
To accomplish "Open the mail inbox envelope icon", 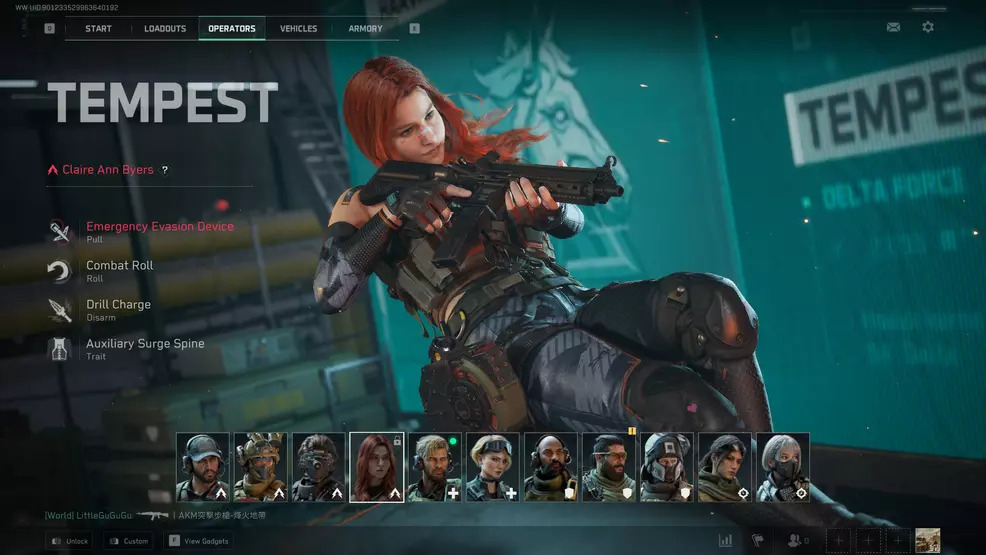I will point(893,27).
